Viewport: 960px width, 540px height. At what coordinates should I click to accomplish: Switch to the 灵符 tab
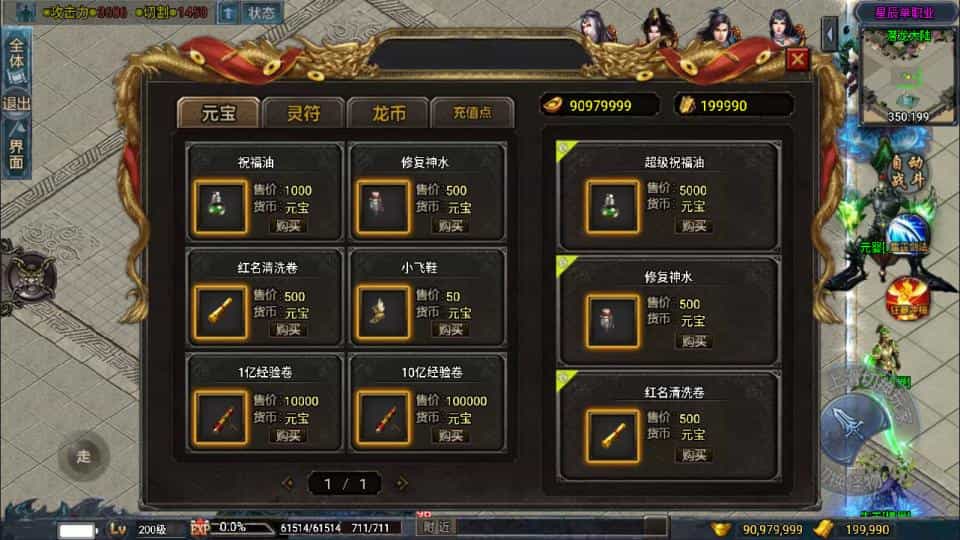pos(304,113)
